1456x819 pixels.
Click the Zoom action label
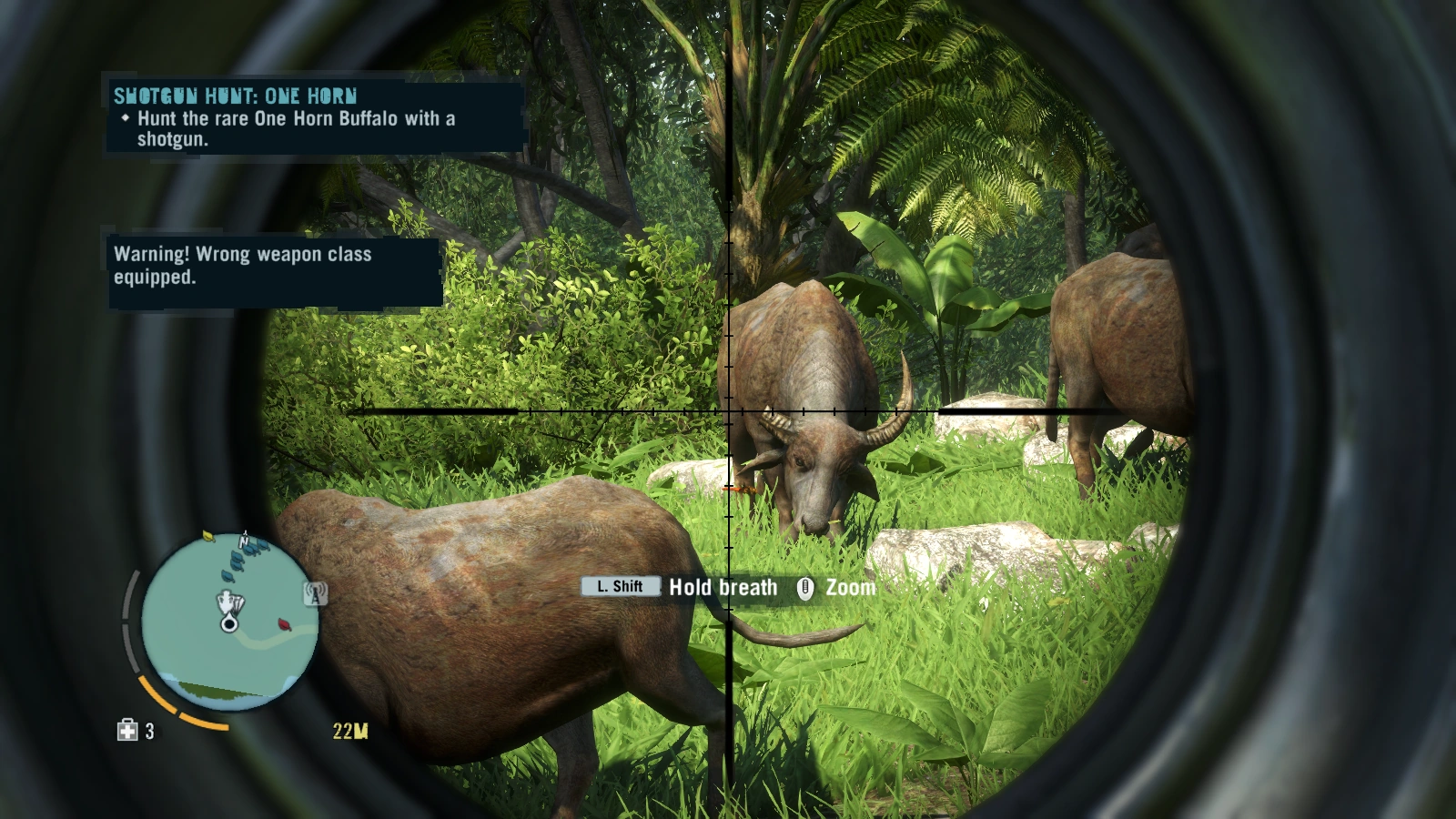coord(850,588)
